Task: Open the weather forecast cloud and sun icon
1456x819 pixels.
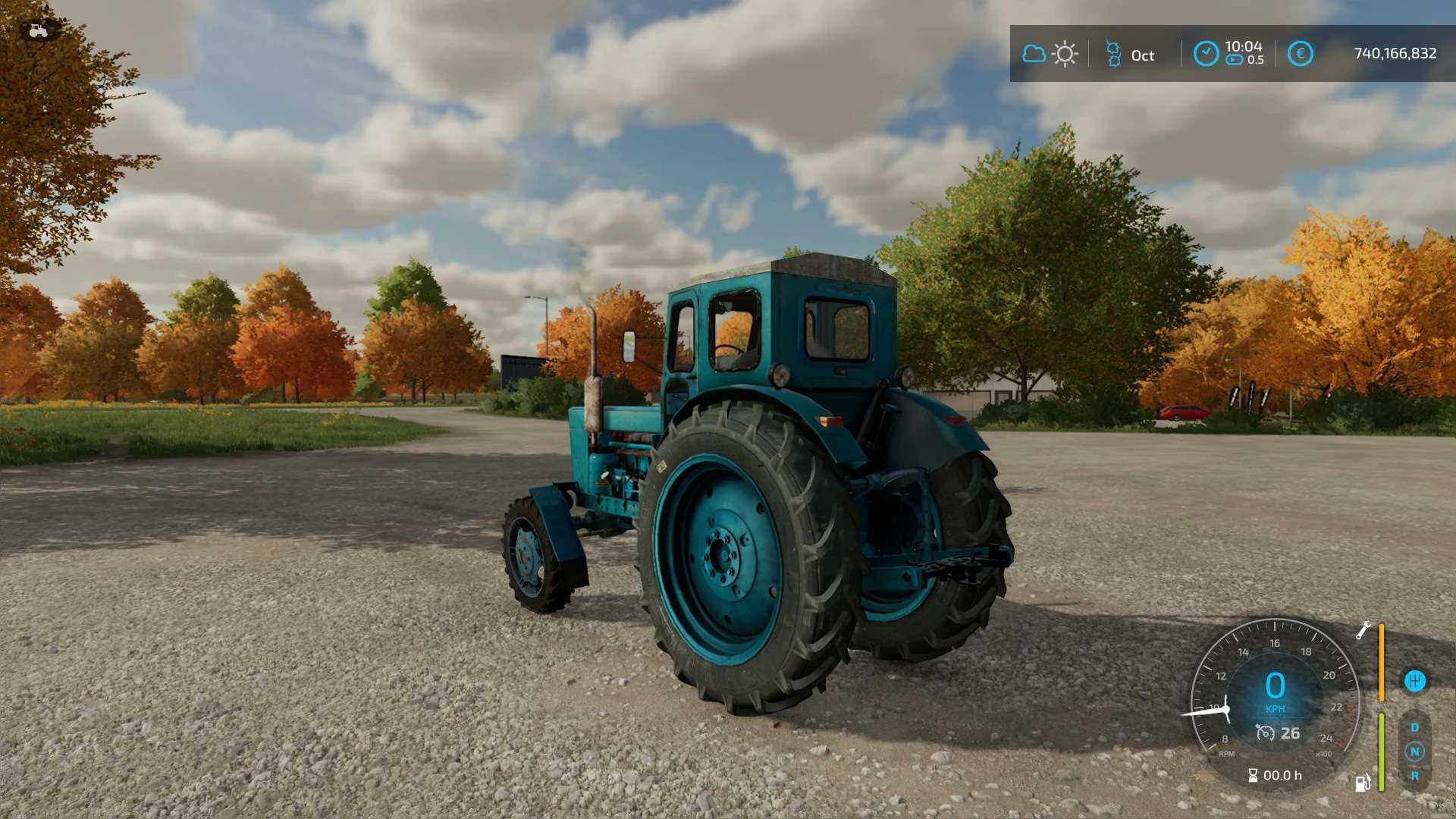Action: (1050, 54)
